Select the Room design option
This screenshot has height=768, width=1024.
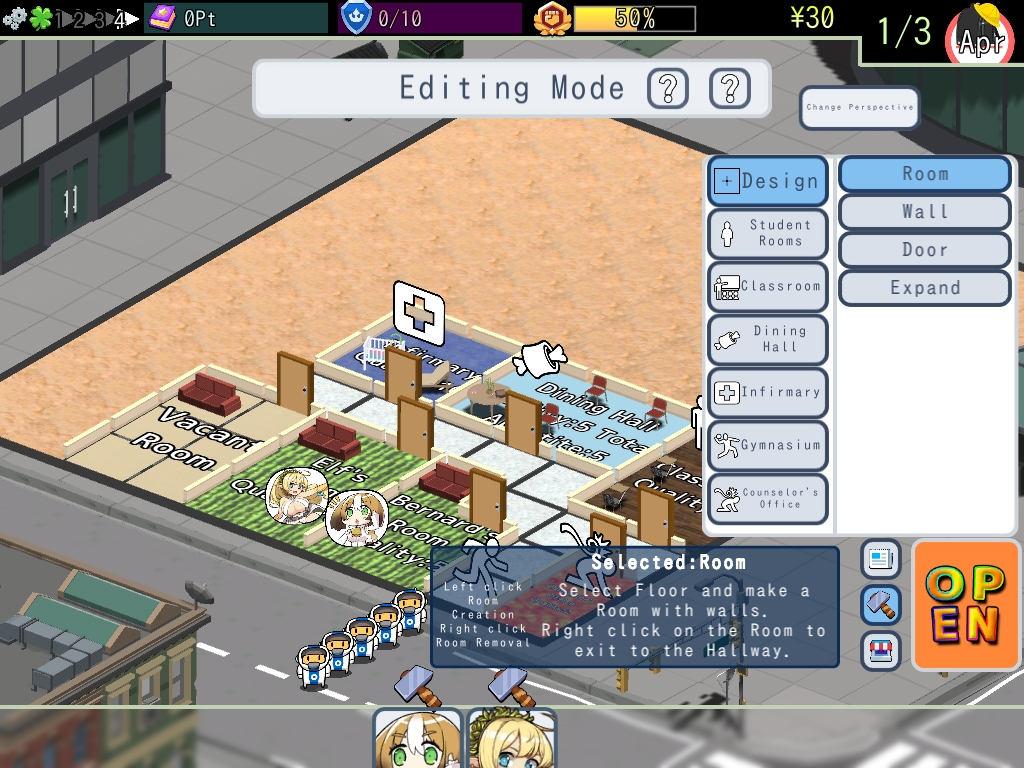(x=924, y=174)
